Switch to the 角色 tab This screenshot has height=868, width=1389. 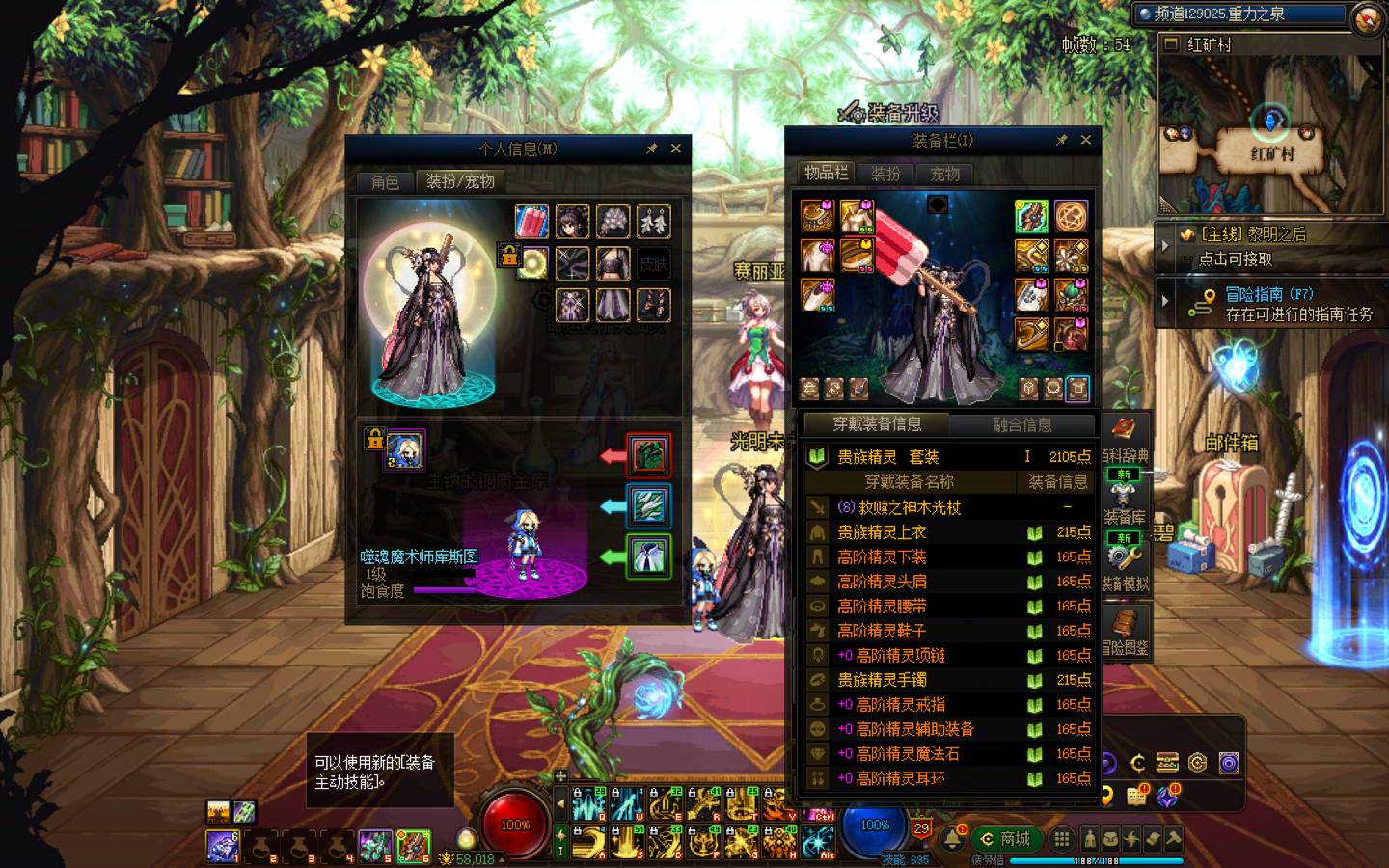(385, 181)
